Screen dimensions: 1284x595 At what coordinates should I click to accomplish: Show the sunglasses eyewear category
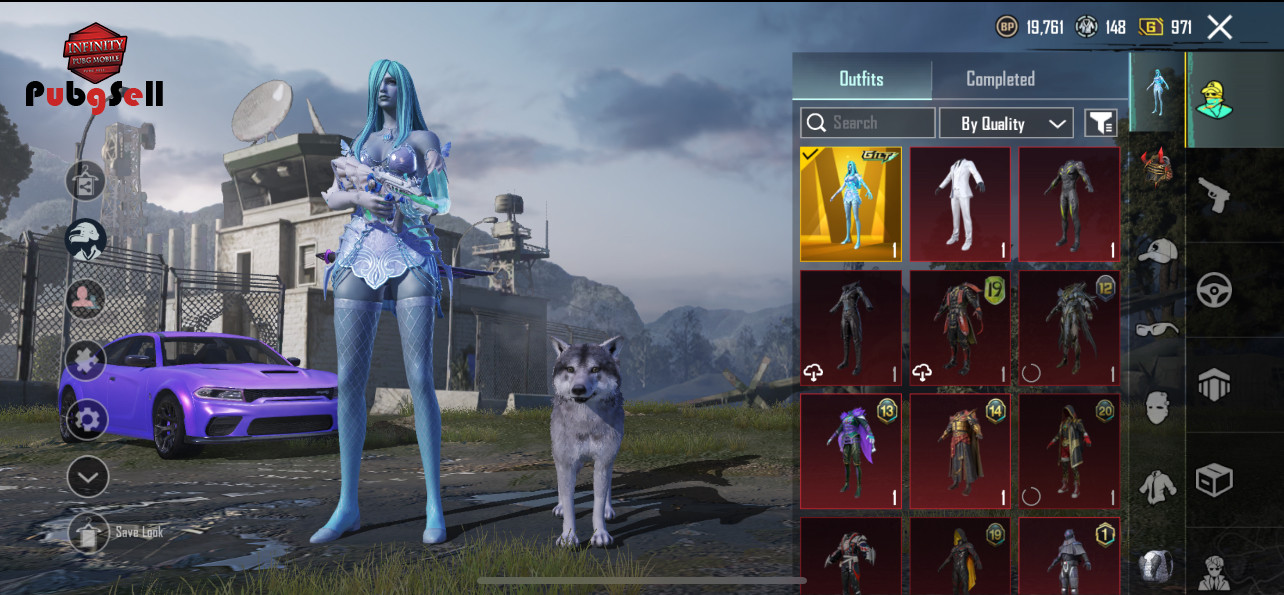pyautogui.click(x=1157, y=328)
